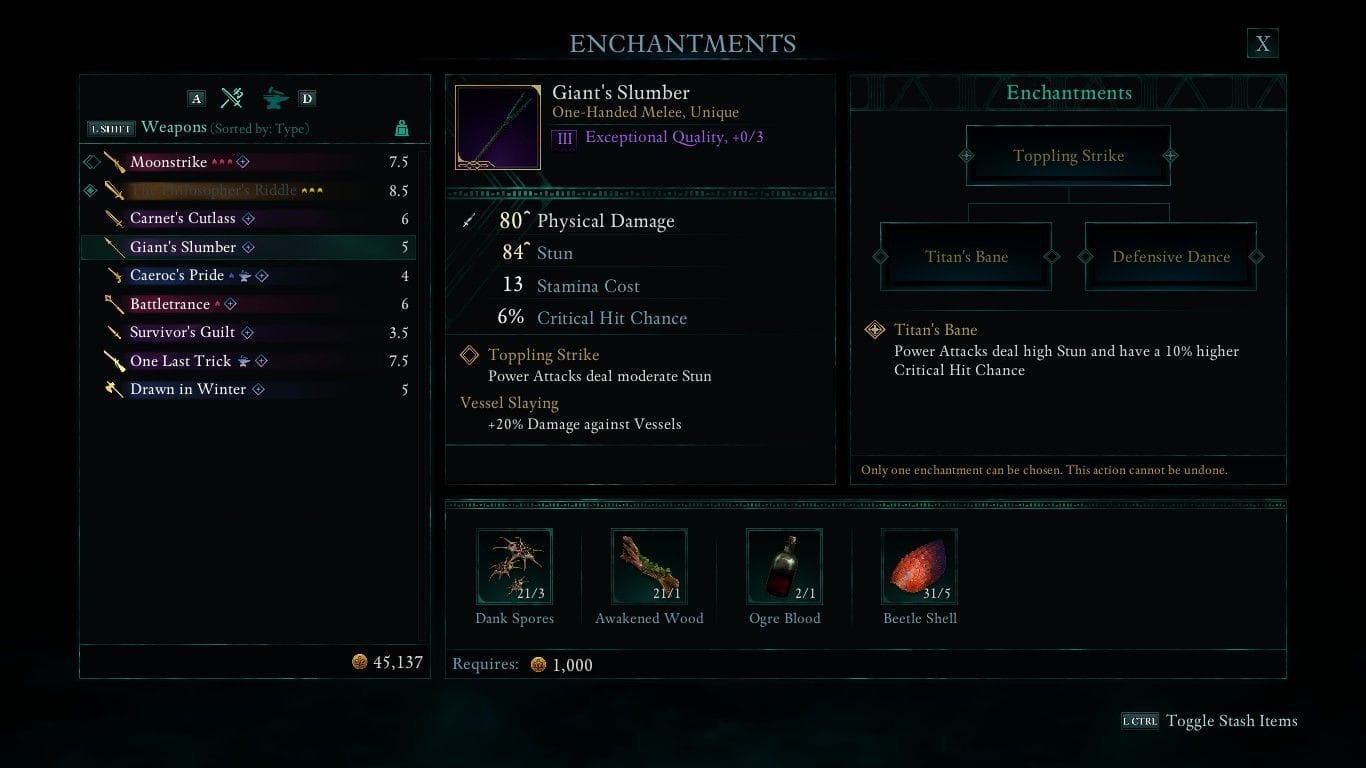Cycle categories left using the A key button
This screenshot has height=768, width=1366.
(196, 98)
